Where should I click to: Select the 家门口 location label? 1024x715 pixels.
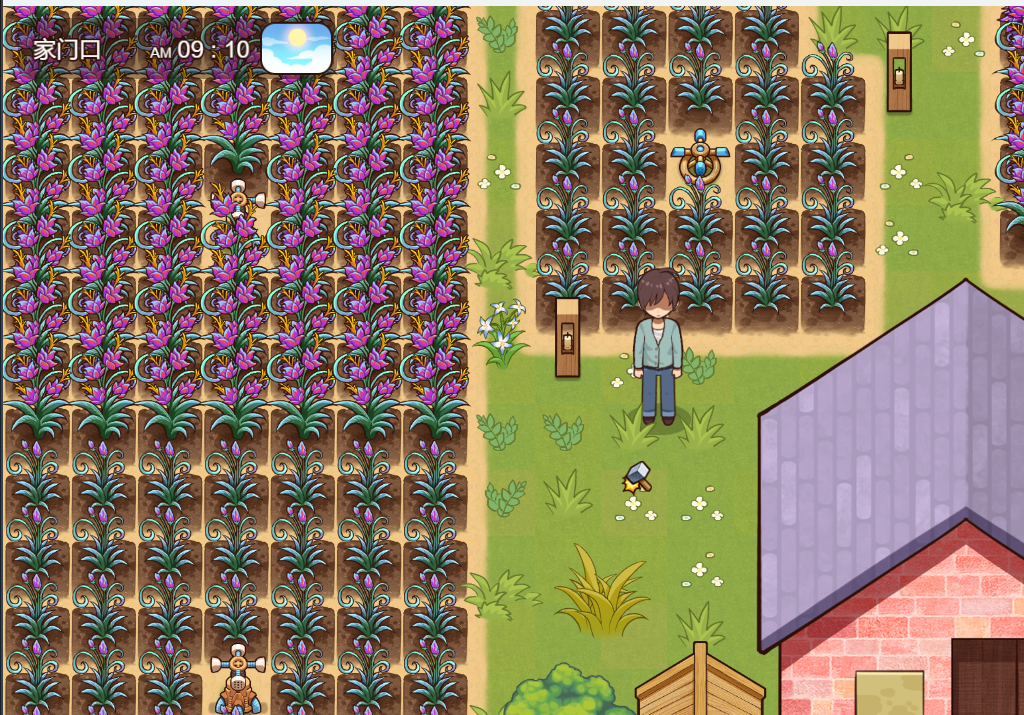(x=67, y=49)
